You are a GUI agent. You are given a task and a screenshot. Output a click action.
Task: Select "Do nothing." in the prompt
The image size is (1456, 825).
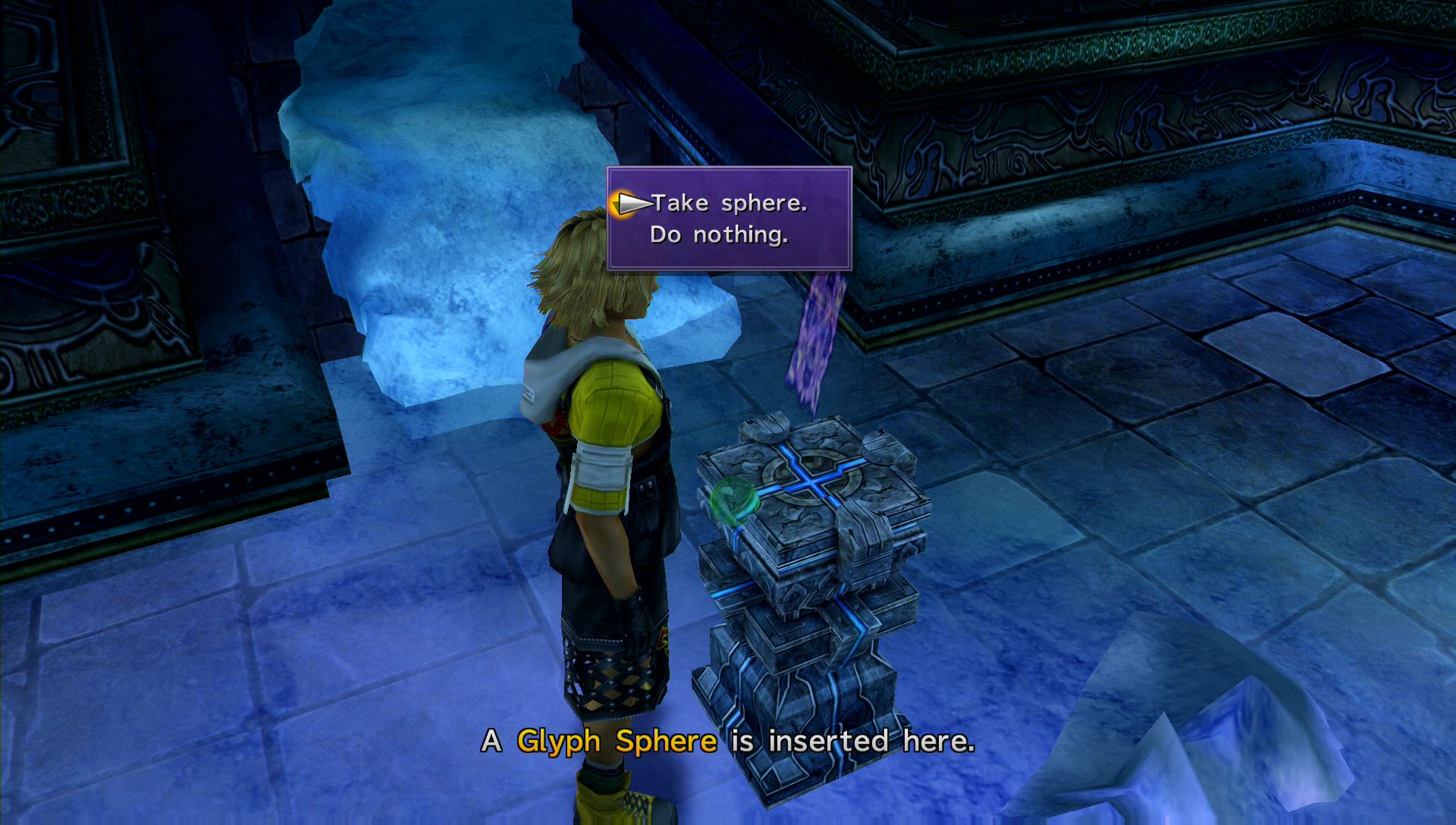[719, 235]
